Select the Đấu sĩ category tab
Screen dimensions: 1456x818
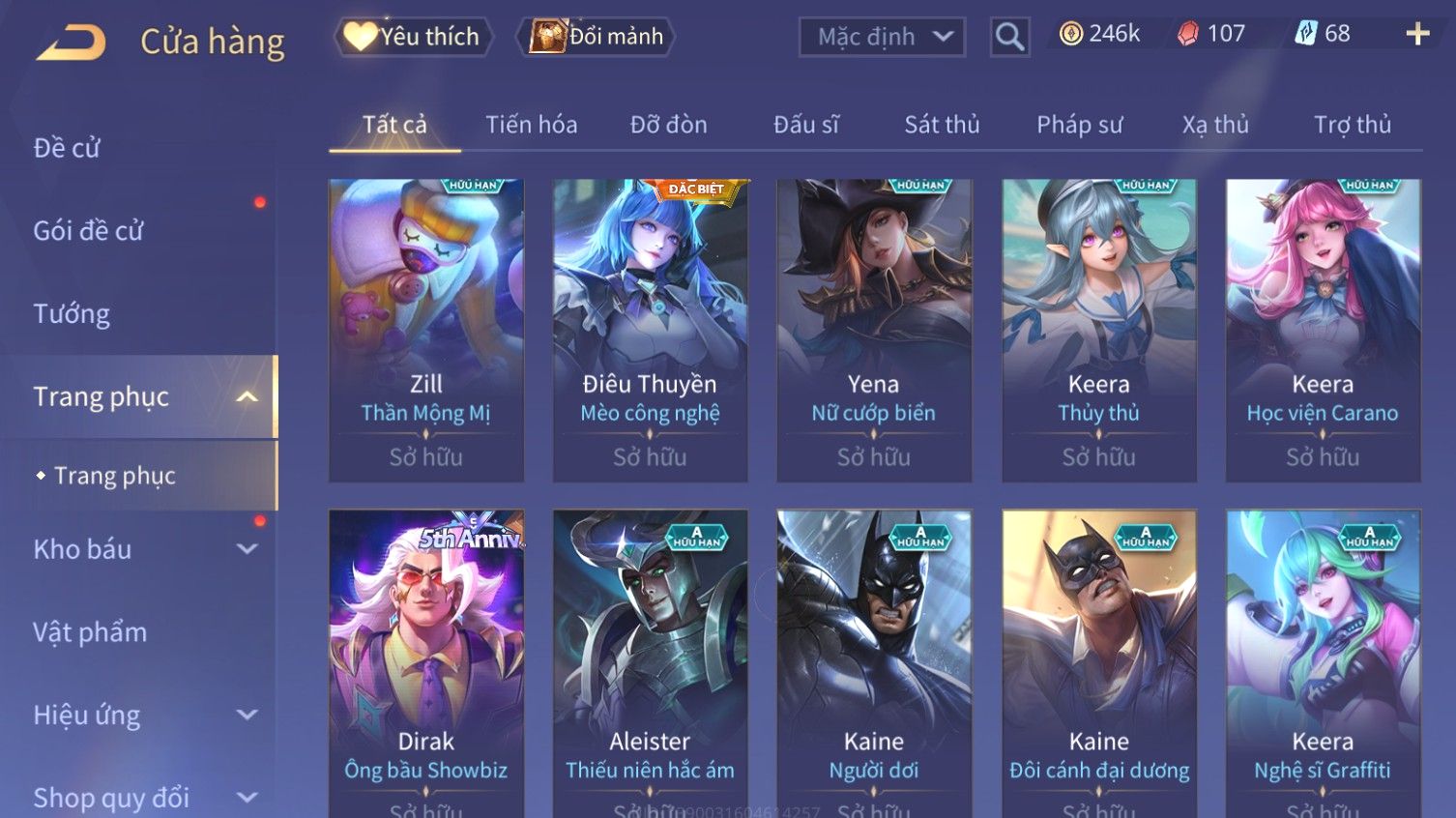[805, 125]
